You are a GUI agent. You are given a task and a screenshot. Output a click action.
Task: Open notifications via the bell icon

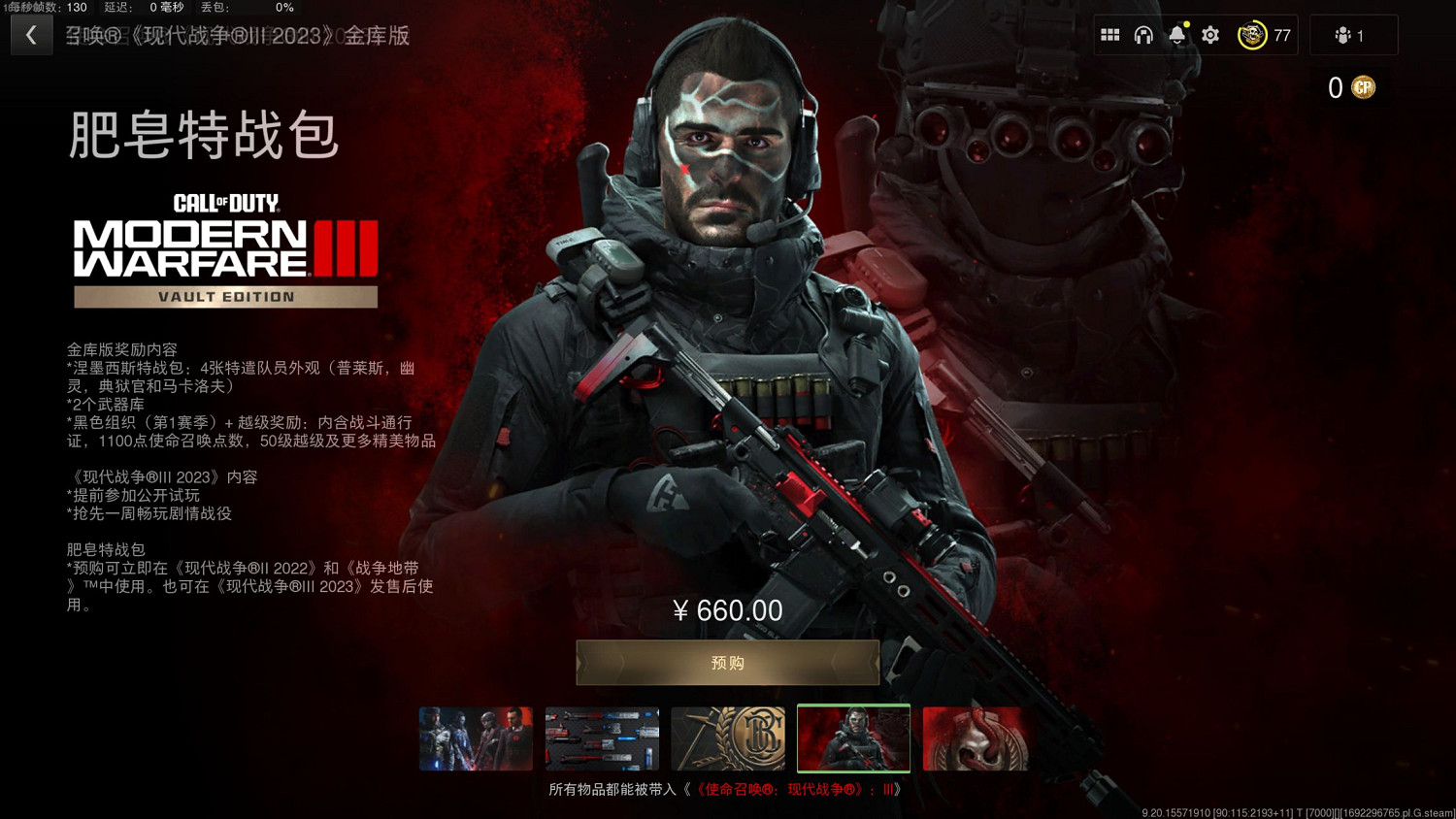(1175, 34)
